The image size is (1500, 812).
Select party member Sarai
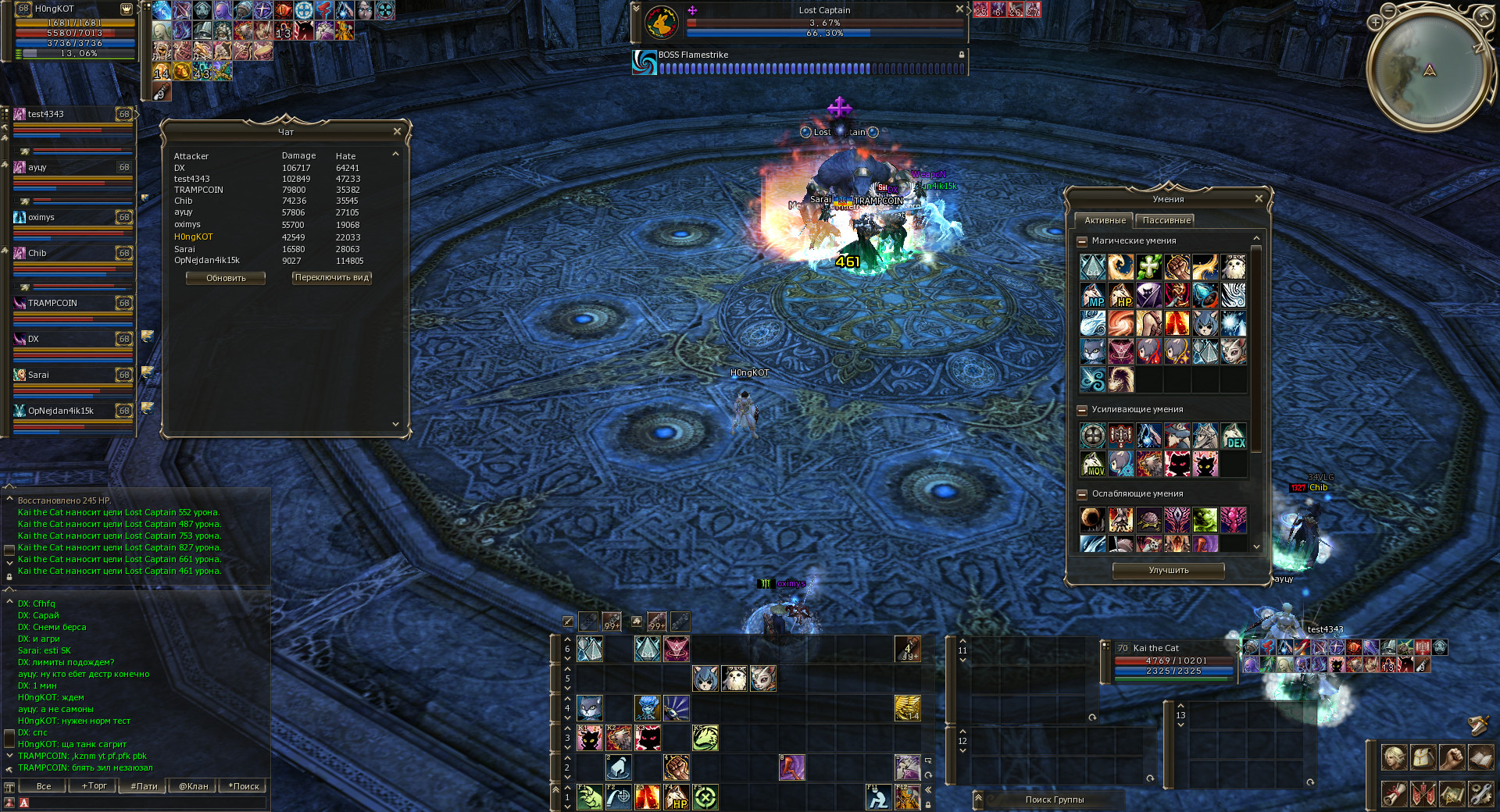click(x=70, y=375)
